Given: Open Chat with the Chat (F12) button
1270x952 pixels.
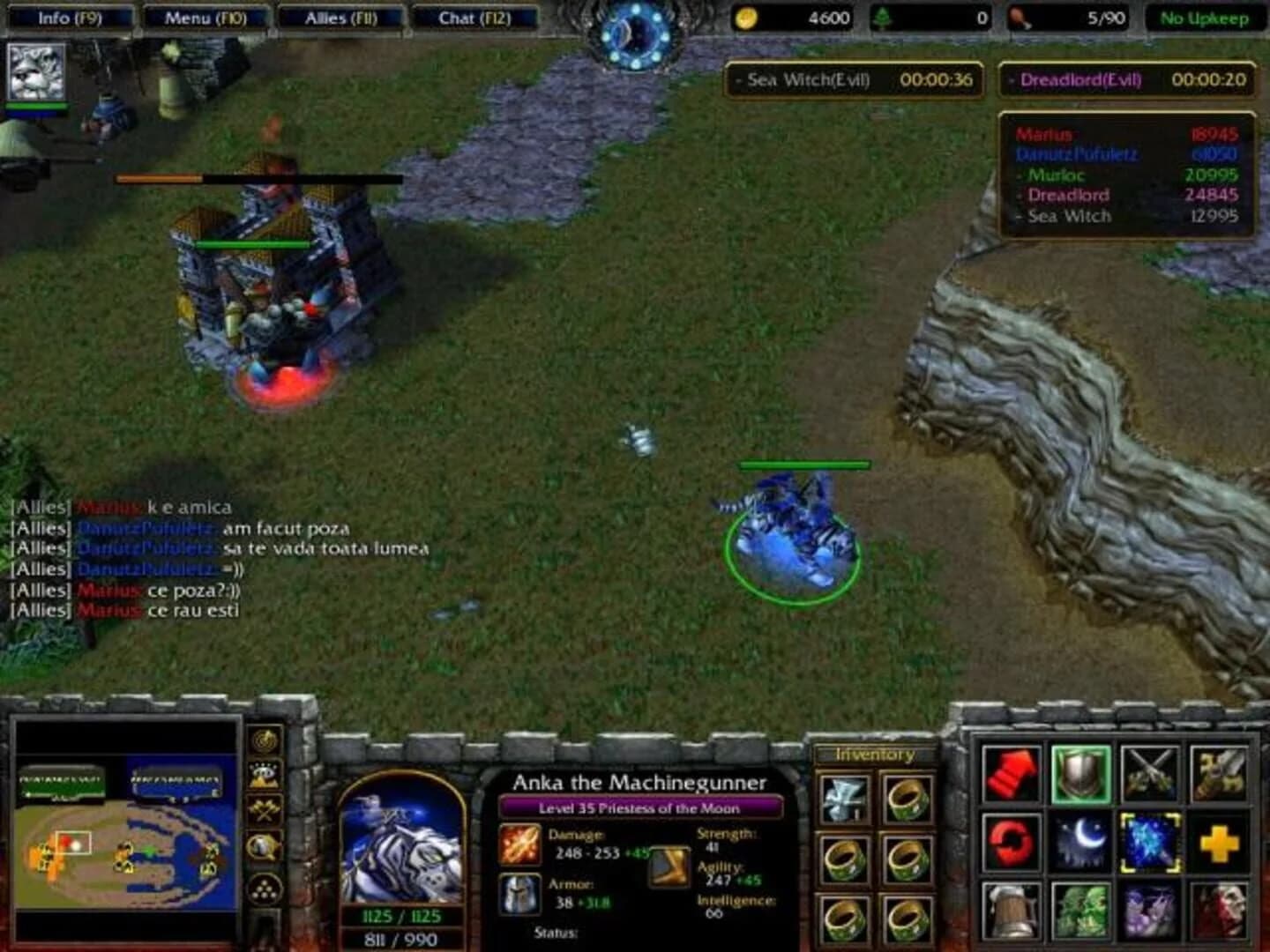Looking at the screenshot, I should (474, 15).
